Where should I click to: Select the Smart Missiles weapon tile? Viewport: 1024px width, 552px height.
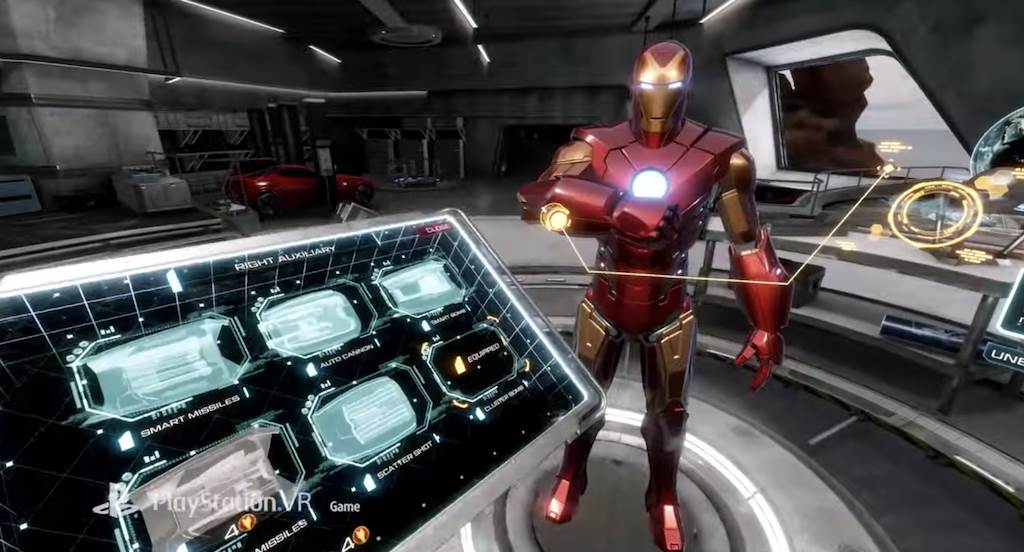(162, 367)
